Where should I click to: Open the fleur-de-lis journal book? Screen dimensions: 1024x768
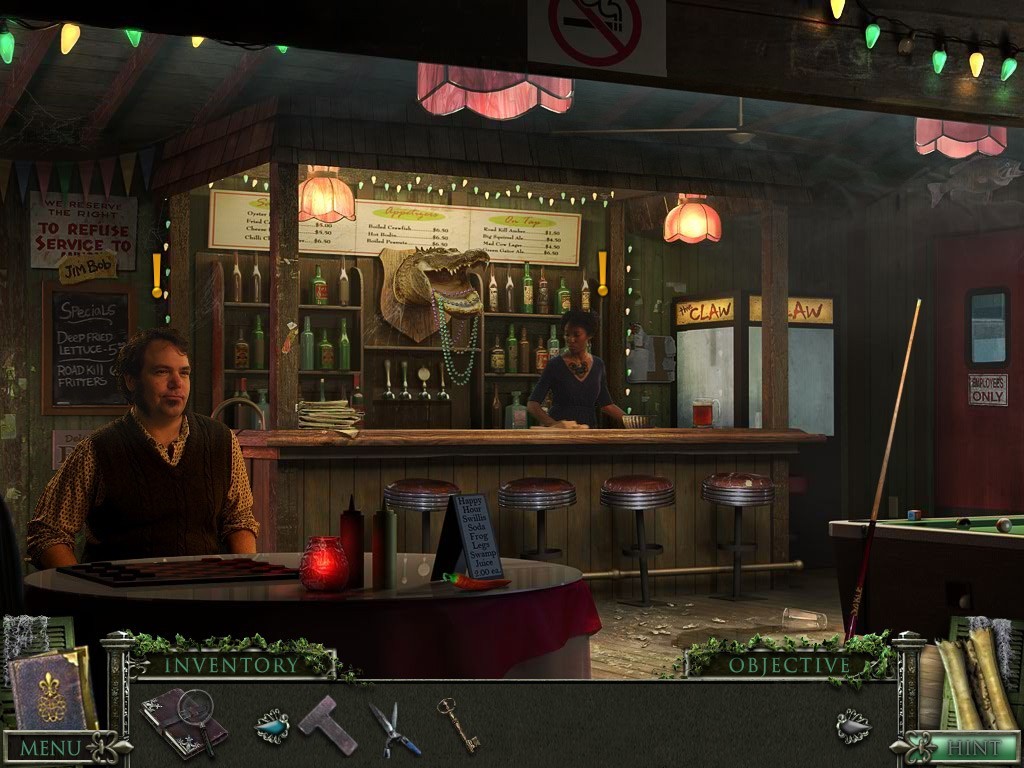pyautogui.click(x=50, y=690)
